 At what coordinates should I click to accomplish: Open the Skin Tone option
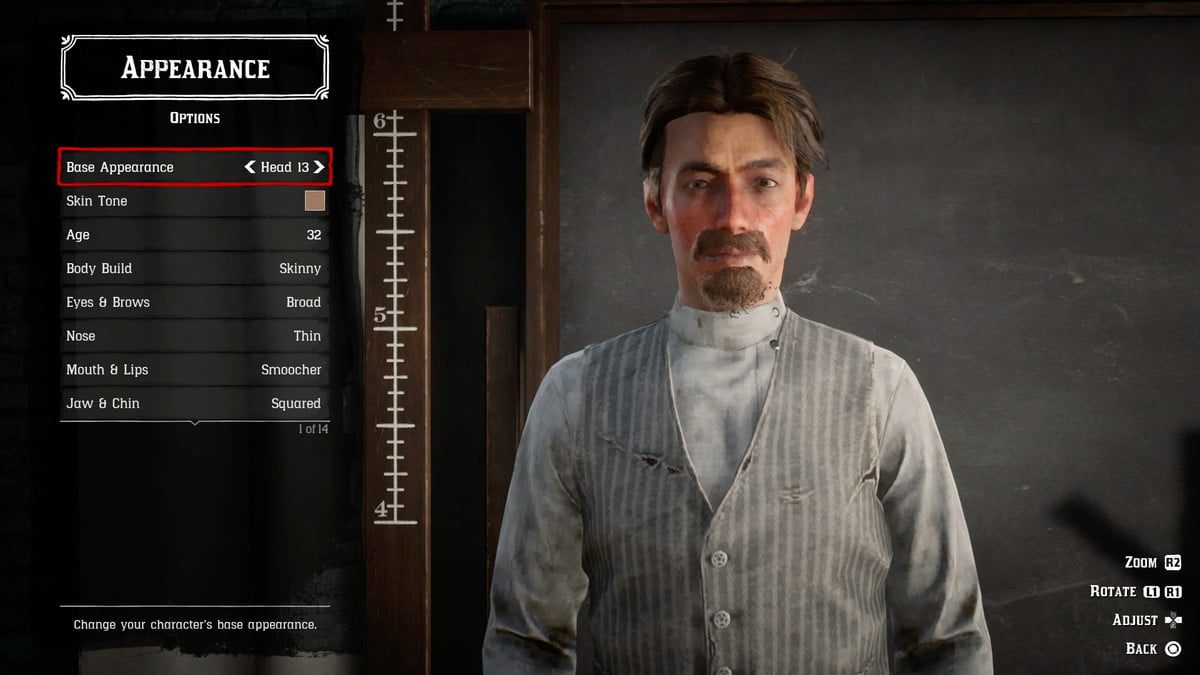150,201
